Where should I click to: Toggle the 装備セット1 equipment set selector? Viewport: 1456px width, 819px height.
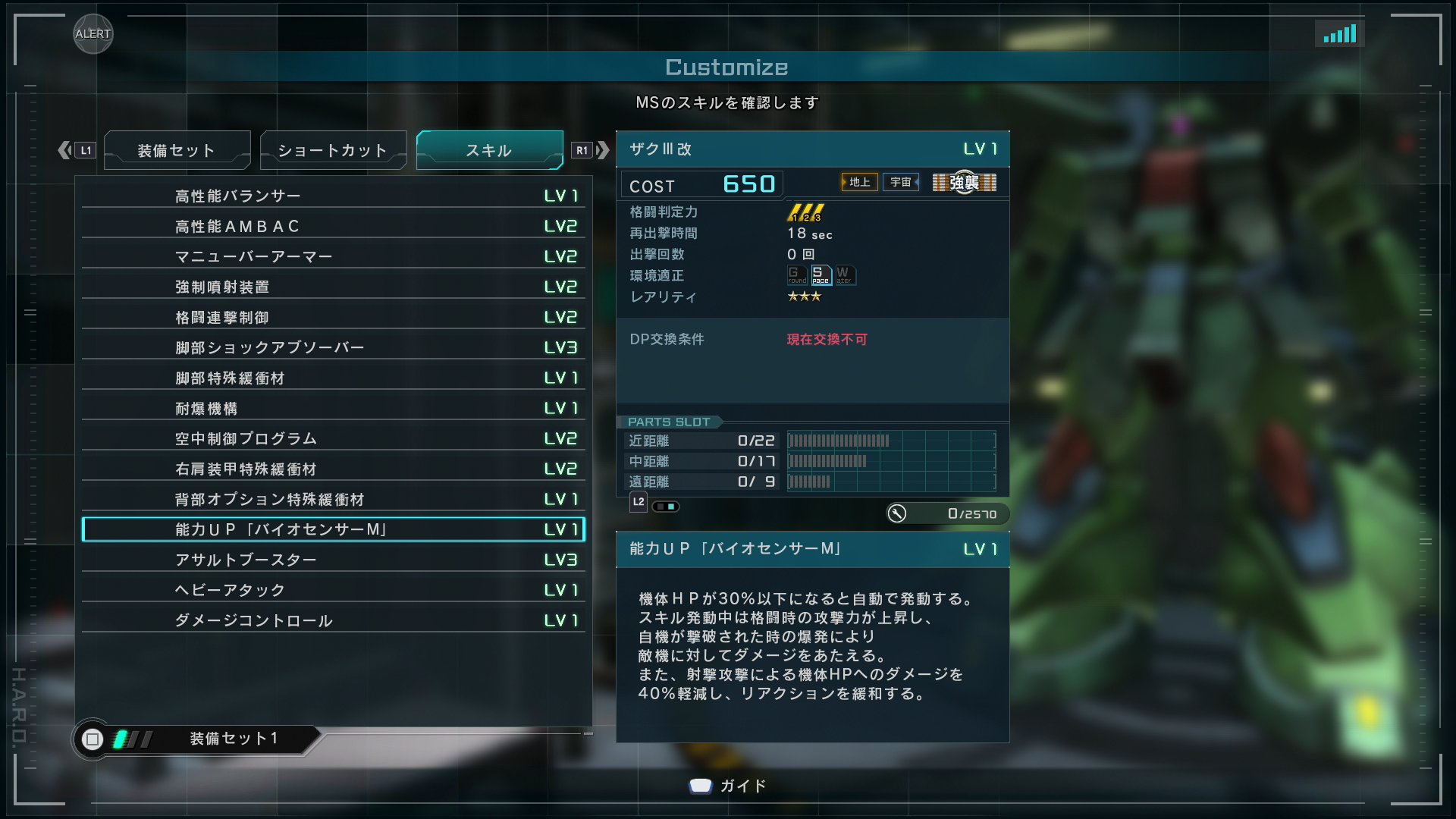tap(233, 738)
